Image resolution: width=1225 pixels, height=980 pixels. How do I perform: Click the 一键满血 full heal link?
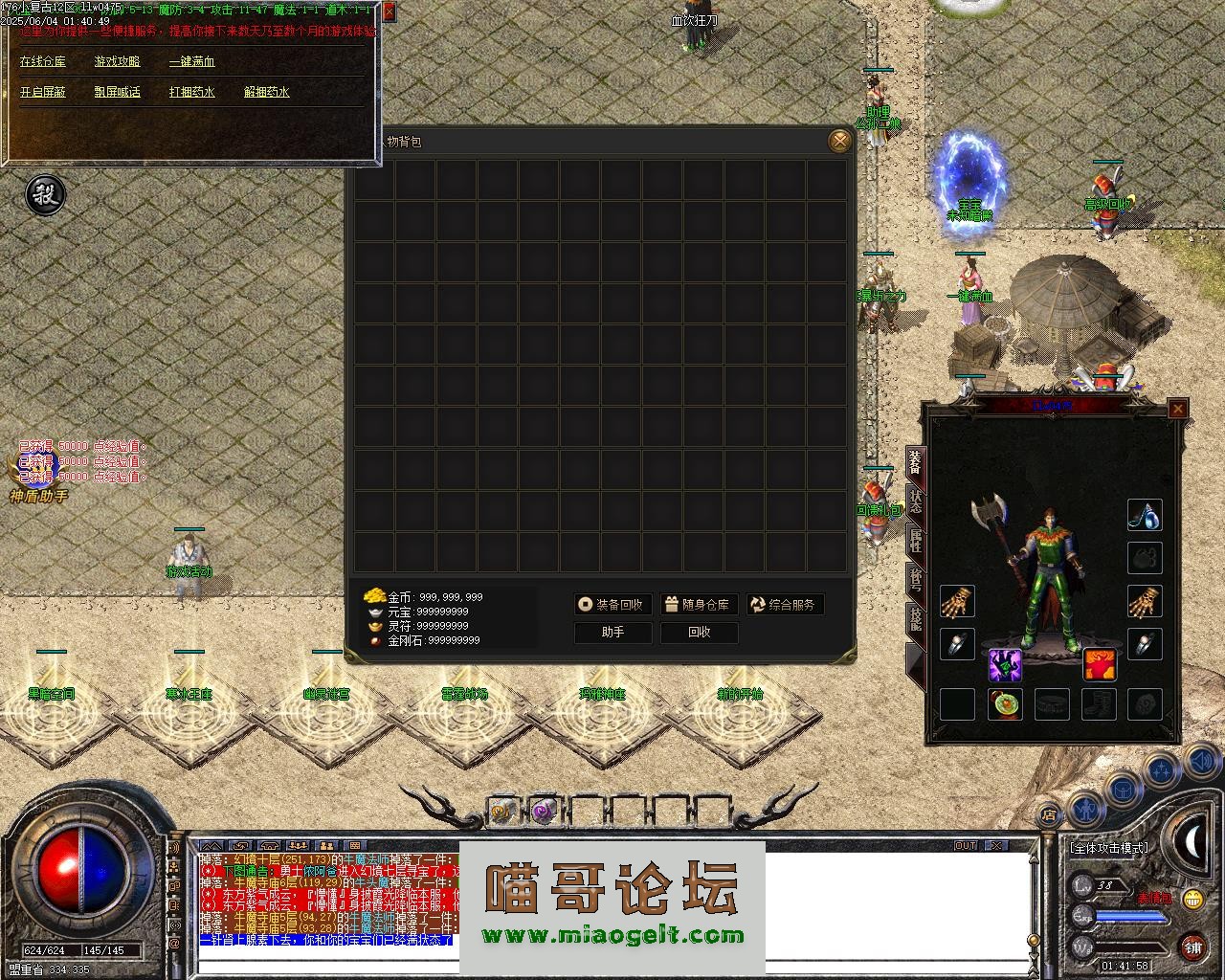click(191, 61)
